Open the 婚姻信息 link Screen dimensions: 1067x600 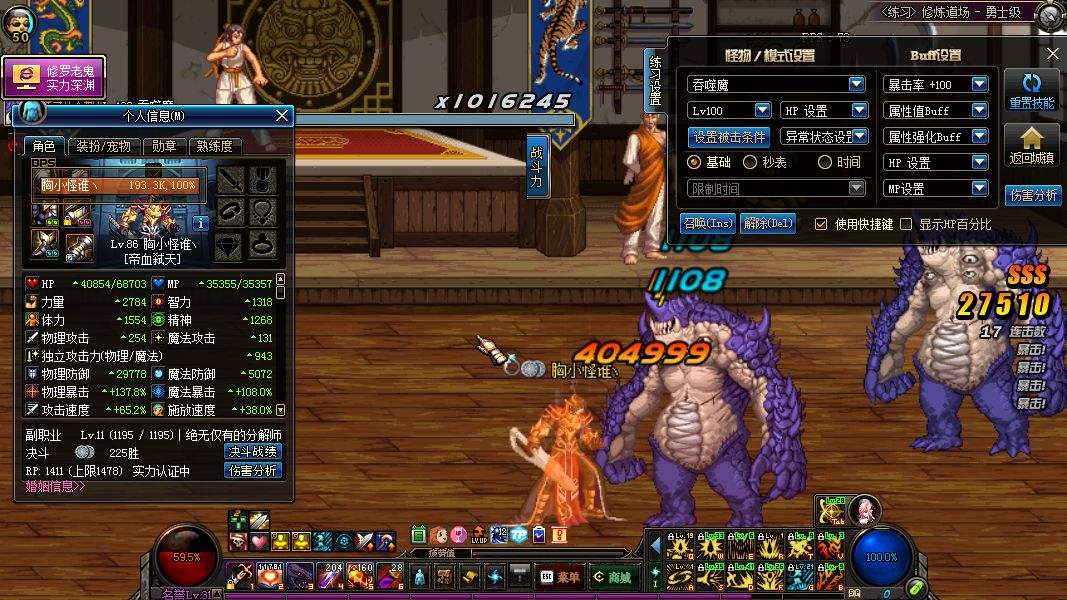pos(55,487)
